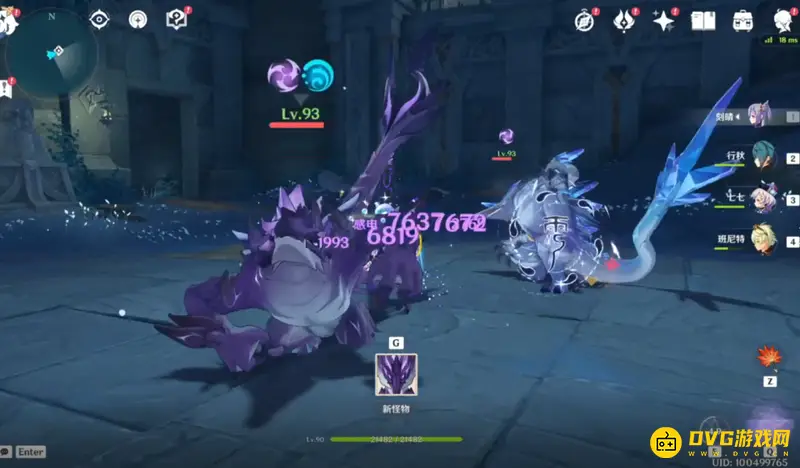Open the Events compass icon
The height and width of the screenshot is (468, 800).
click(x=584, y=20)
